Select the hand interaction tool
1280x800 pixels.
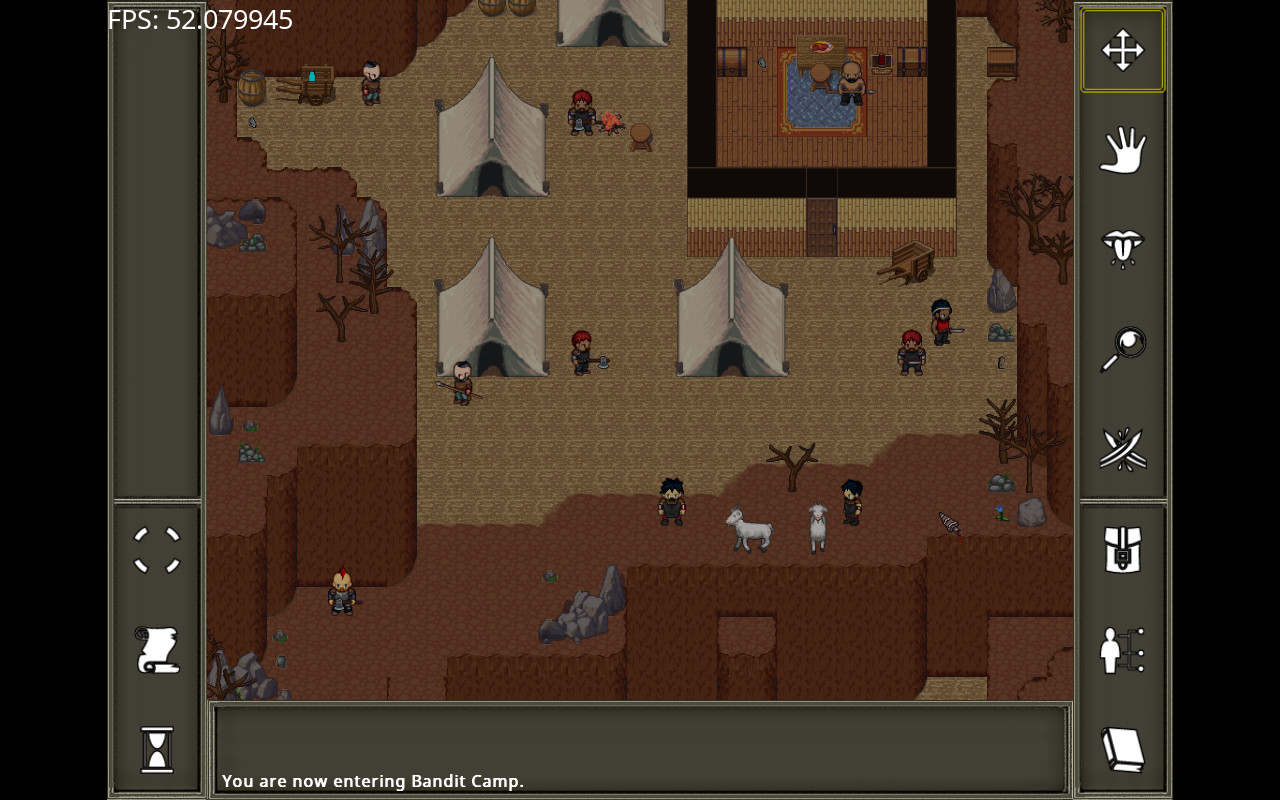pyautogui.click(x=1122, y=149)
